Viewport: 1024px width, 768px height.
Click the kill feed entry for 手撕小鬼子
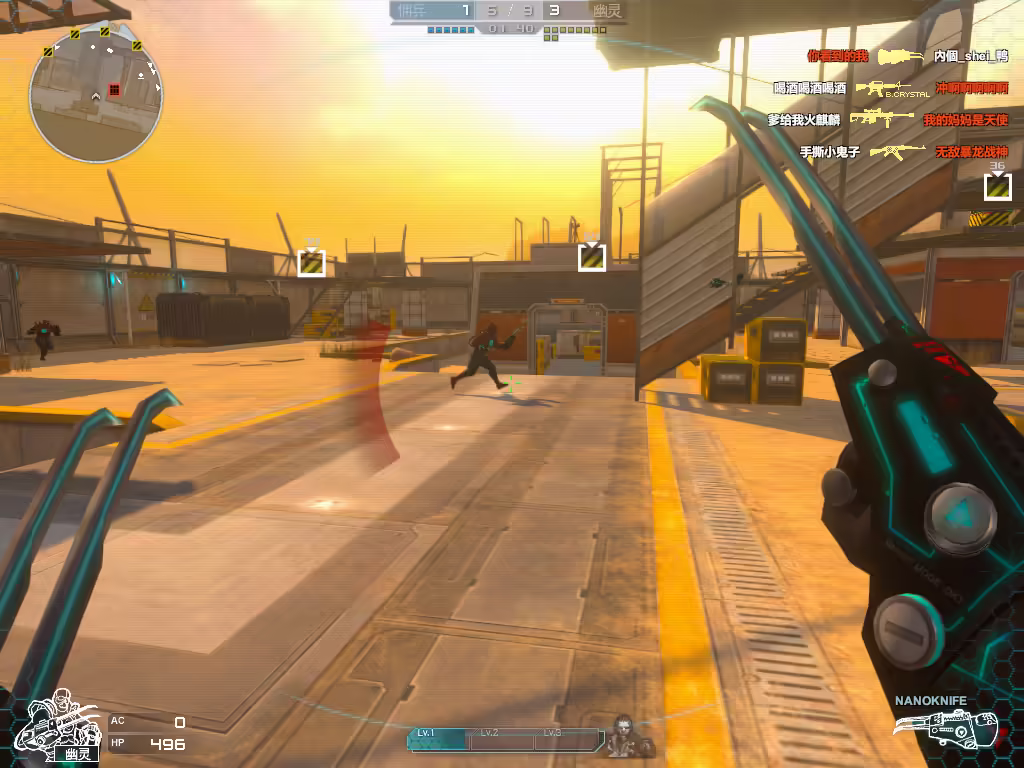pyautogui.click(x=829, y=152)
